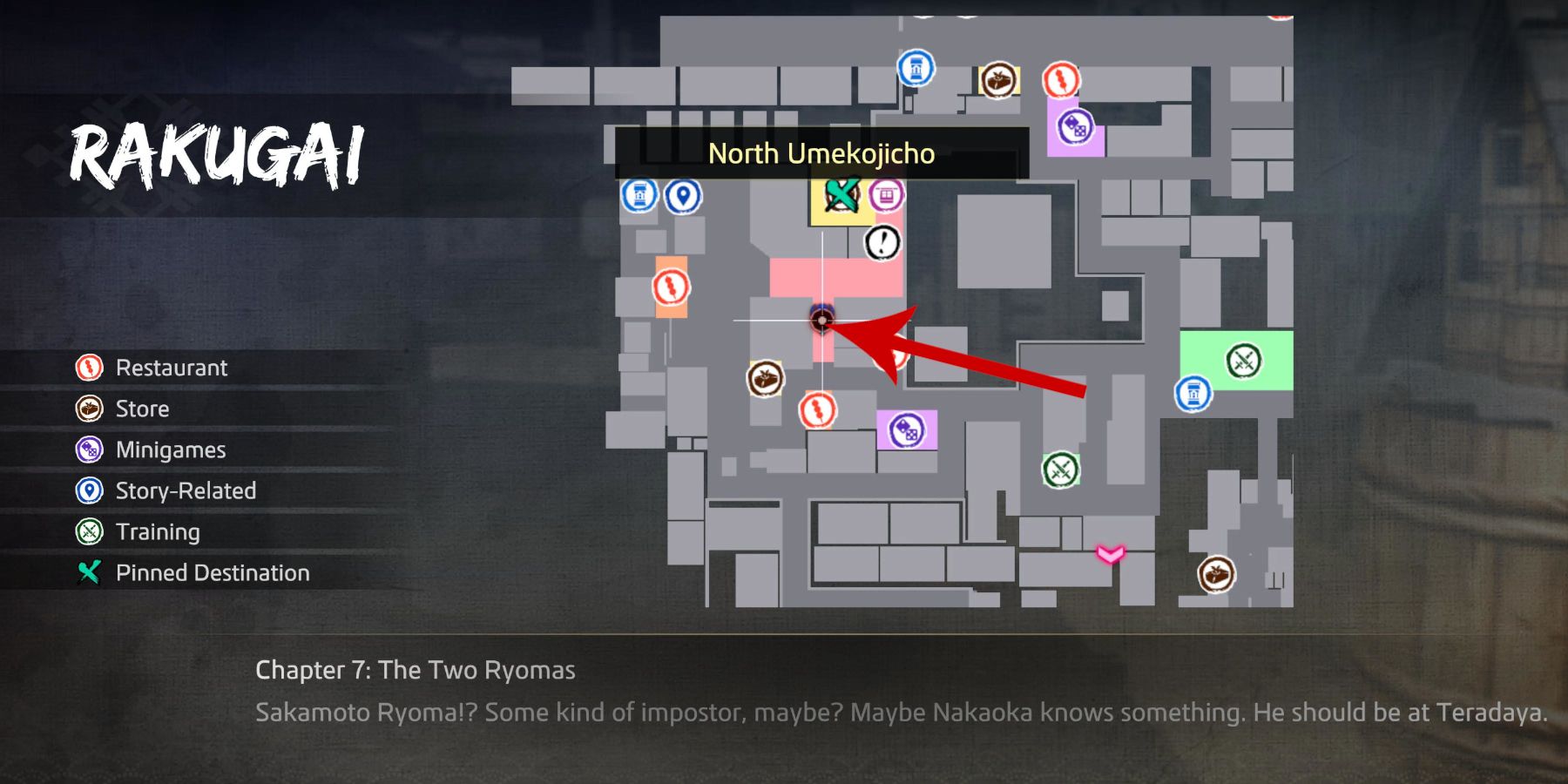Viewport: 1568px width, 784px height.
Task: Select the blue story pin near North Umekojicho
Action: pos(685,195)
